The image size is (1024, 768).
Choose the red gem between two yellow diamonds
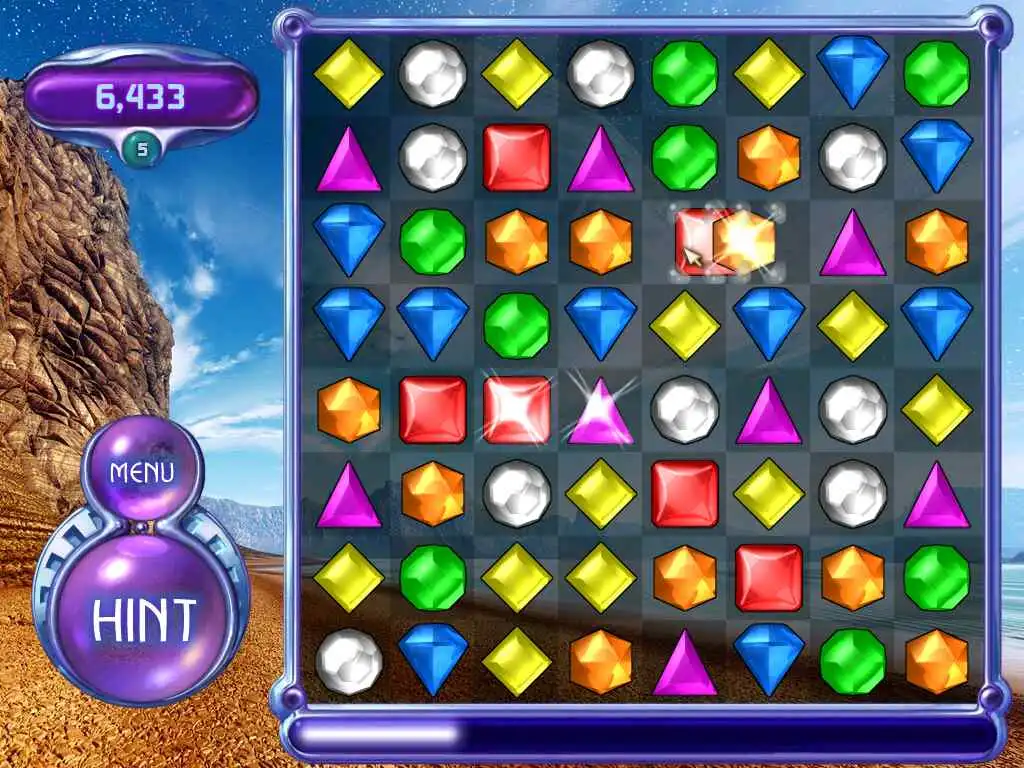click(685, 494)
